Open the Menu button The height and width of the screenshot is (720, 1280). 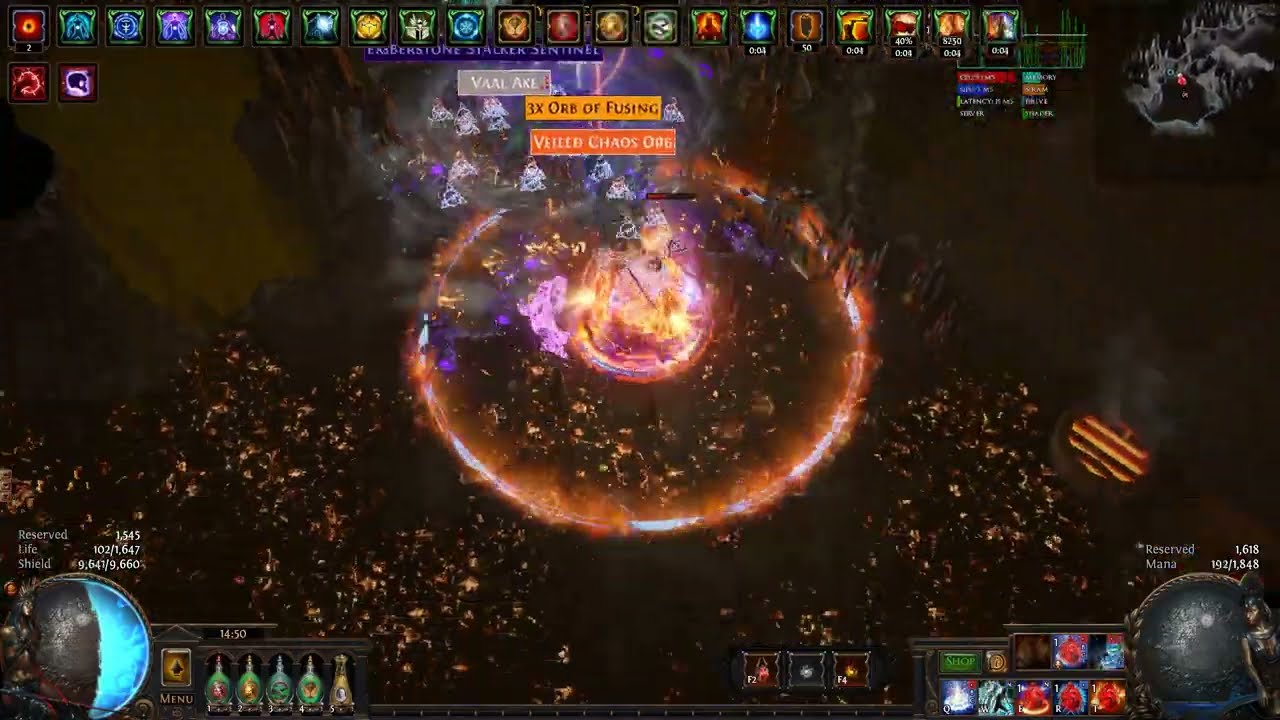click(176, 699)
